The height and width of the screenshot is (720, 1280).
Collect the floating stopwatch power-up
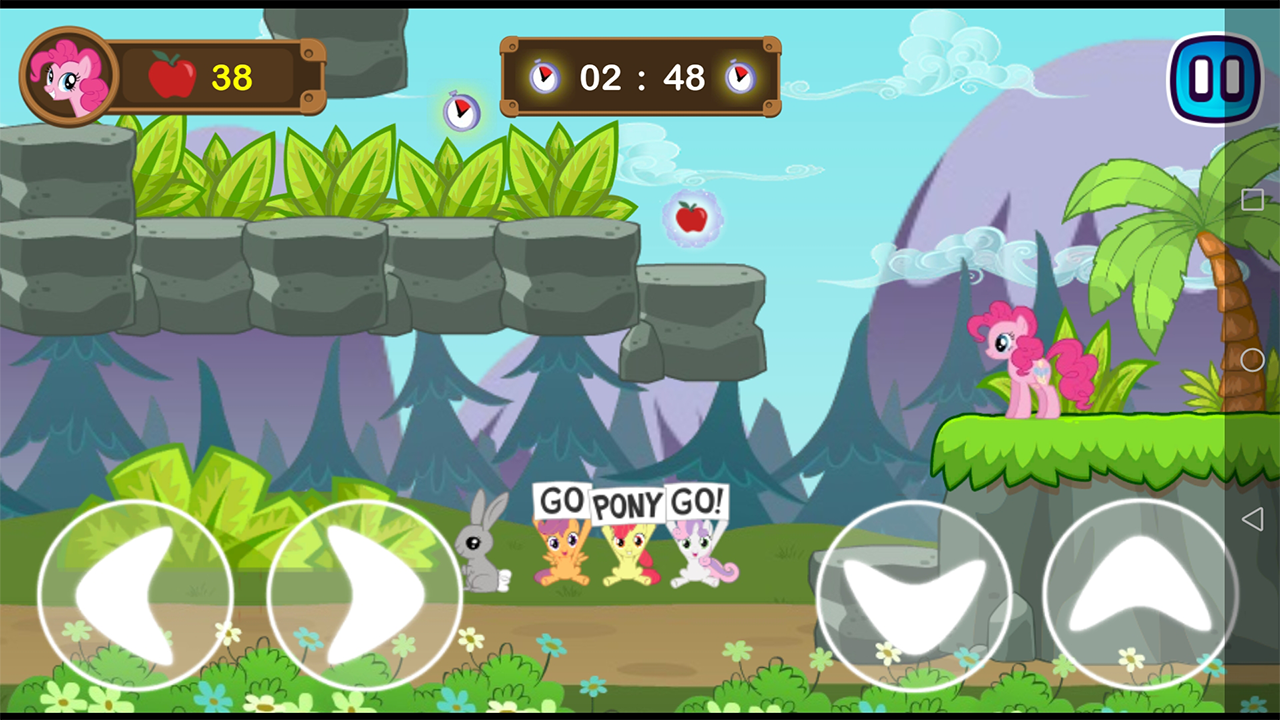pos(462,111)
